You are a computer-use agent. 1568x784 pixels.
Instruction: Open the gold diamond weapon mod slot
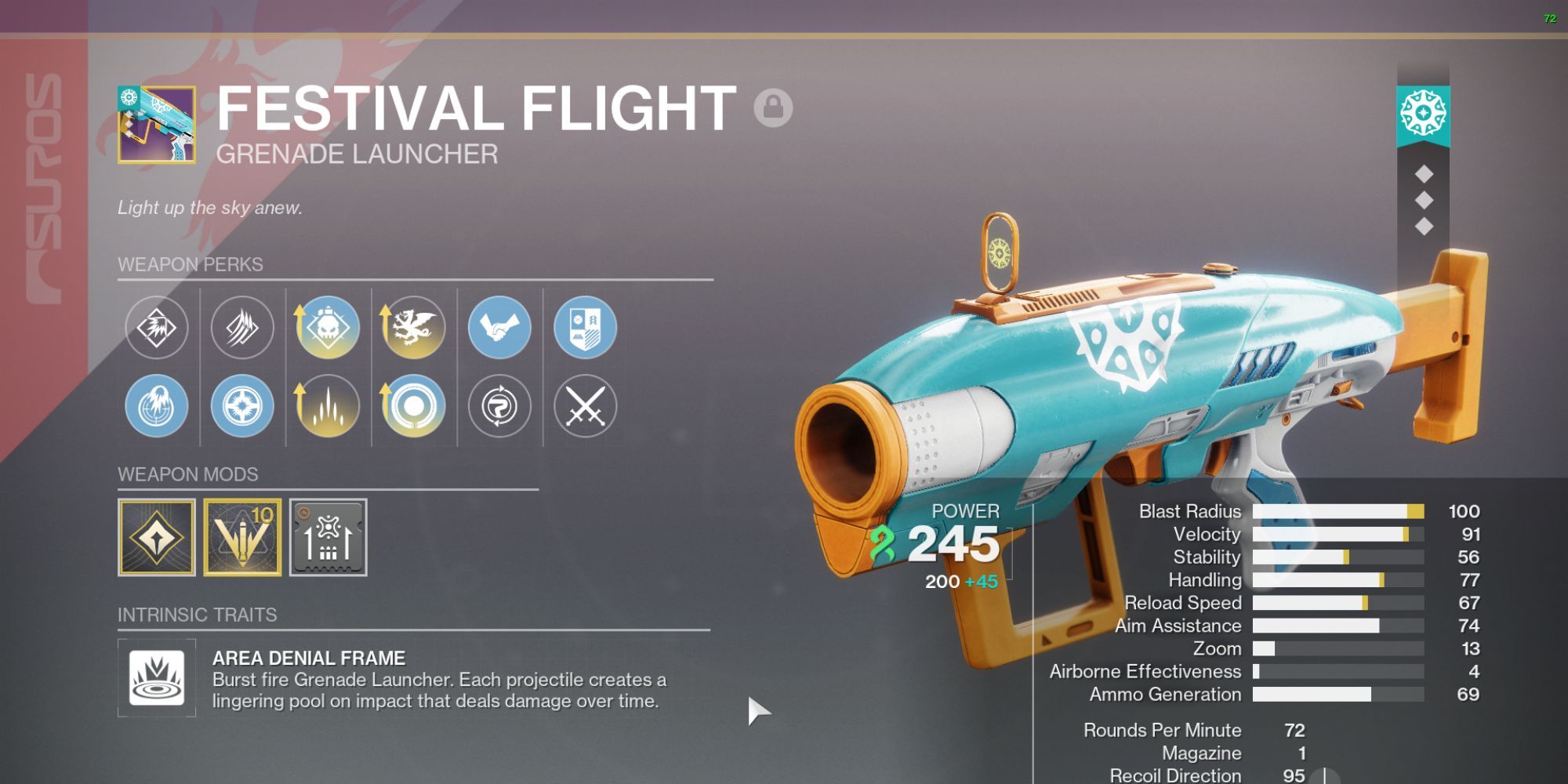pyautogui.click(x=157, y=538)
